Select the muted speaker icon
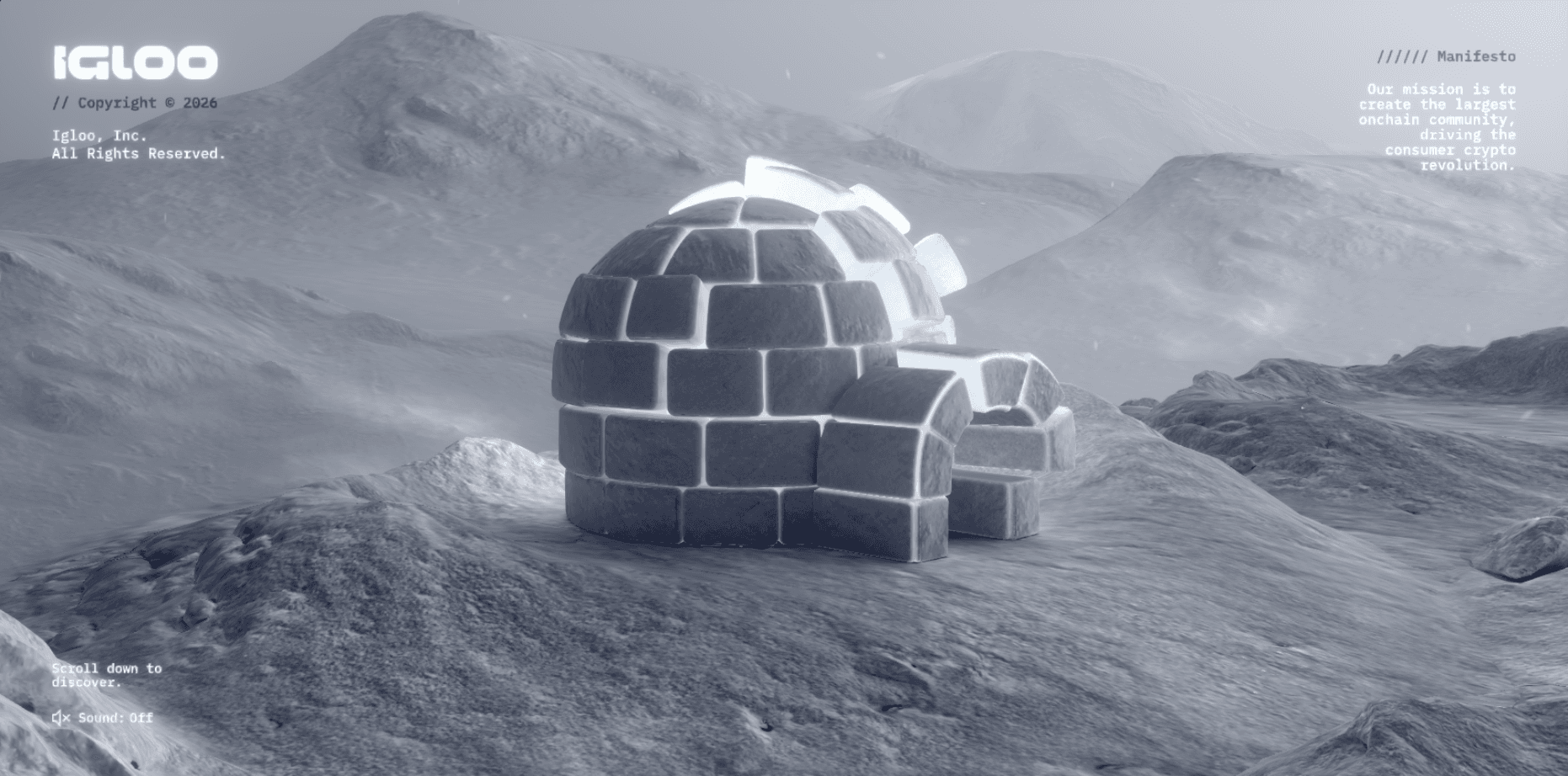This screenshot has width=1568, height=776. (59, 718)
